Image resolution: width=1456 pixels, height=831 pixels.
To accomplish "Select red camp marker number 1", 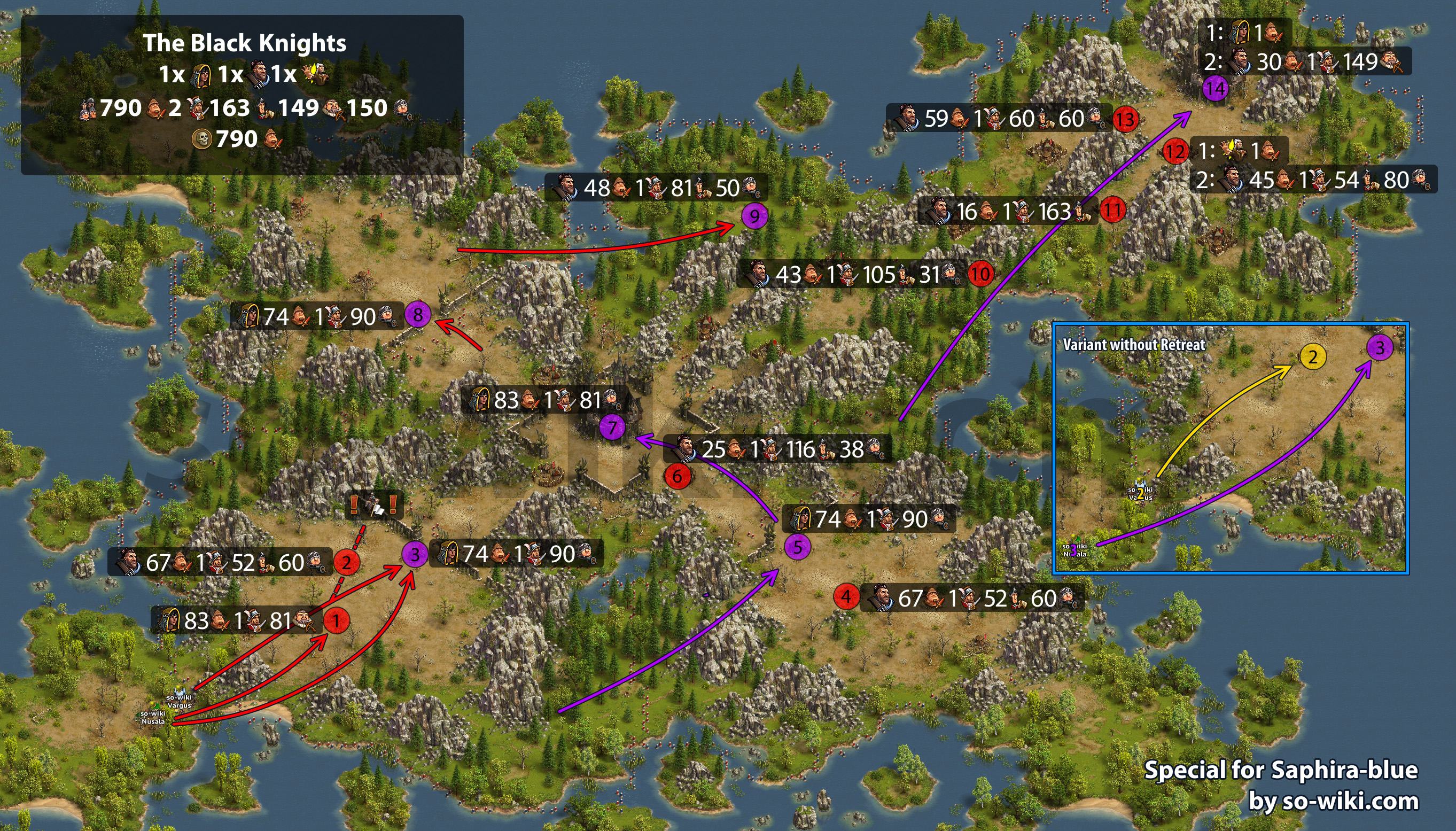I will coord(336,620).
